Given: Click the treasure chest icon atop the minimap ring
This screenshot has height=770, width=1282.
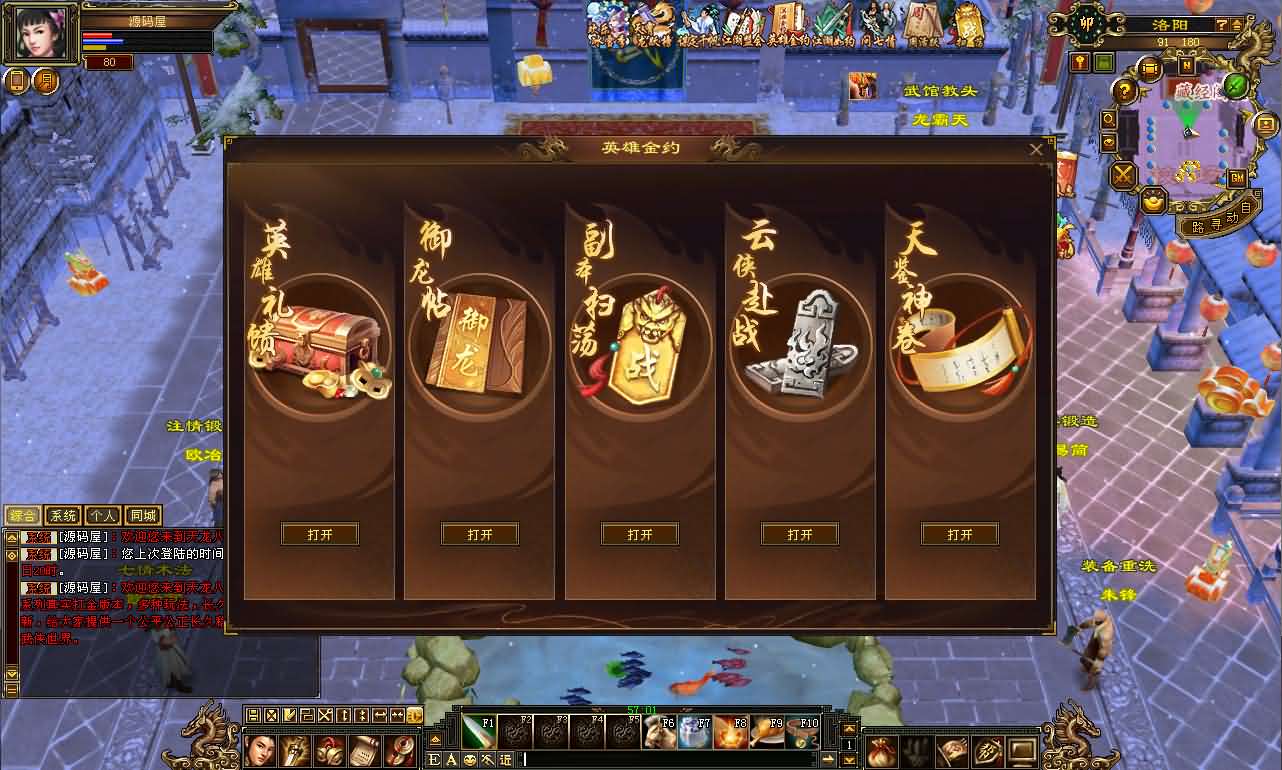Looking at the screenshot, I should (x=1150, y=68).
